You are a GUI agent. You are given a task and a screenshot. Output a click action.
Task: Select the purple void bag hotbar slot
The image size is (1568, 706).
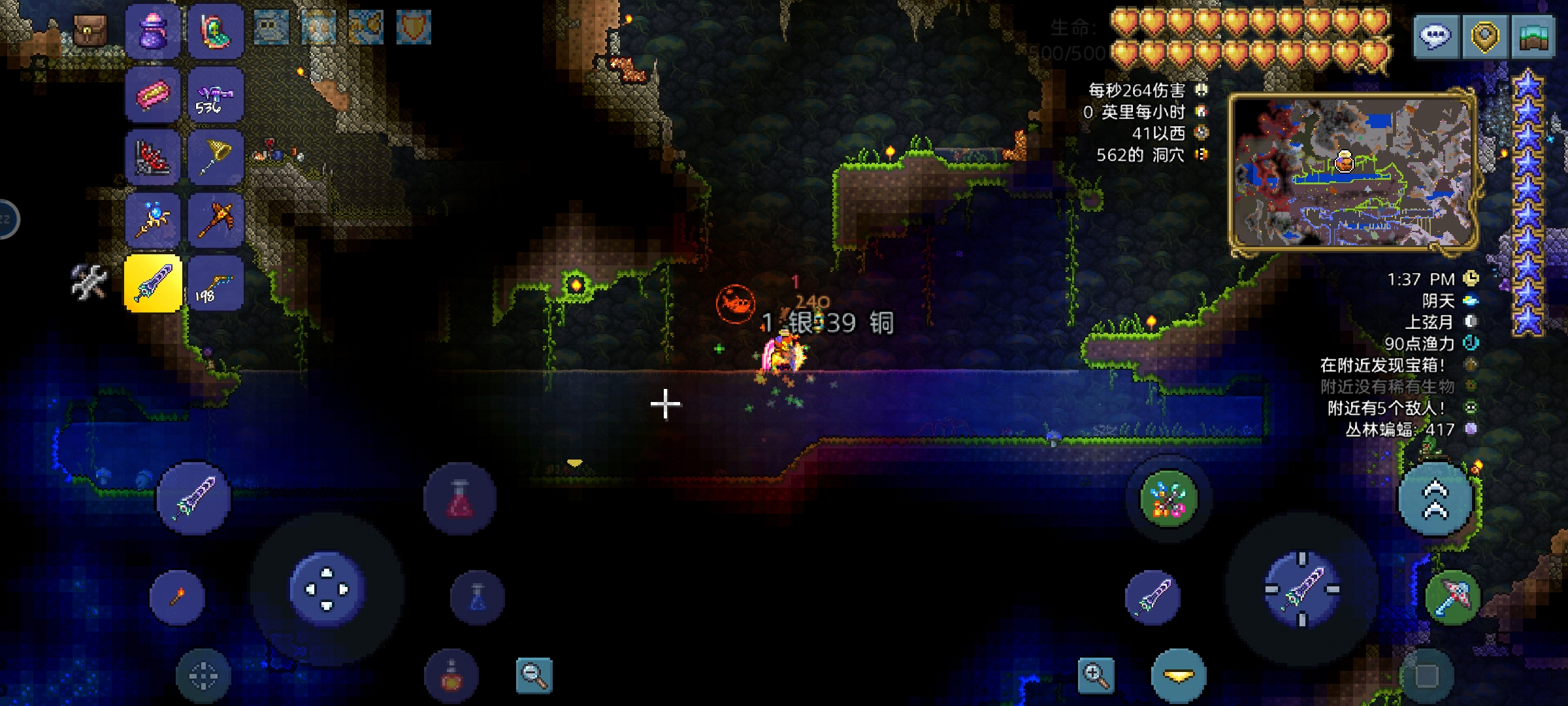click(152, 31)
